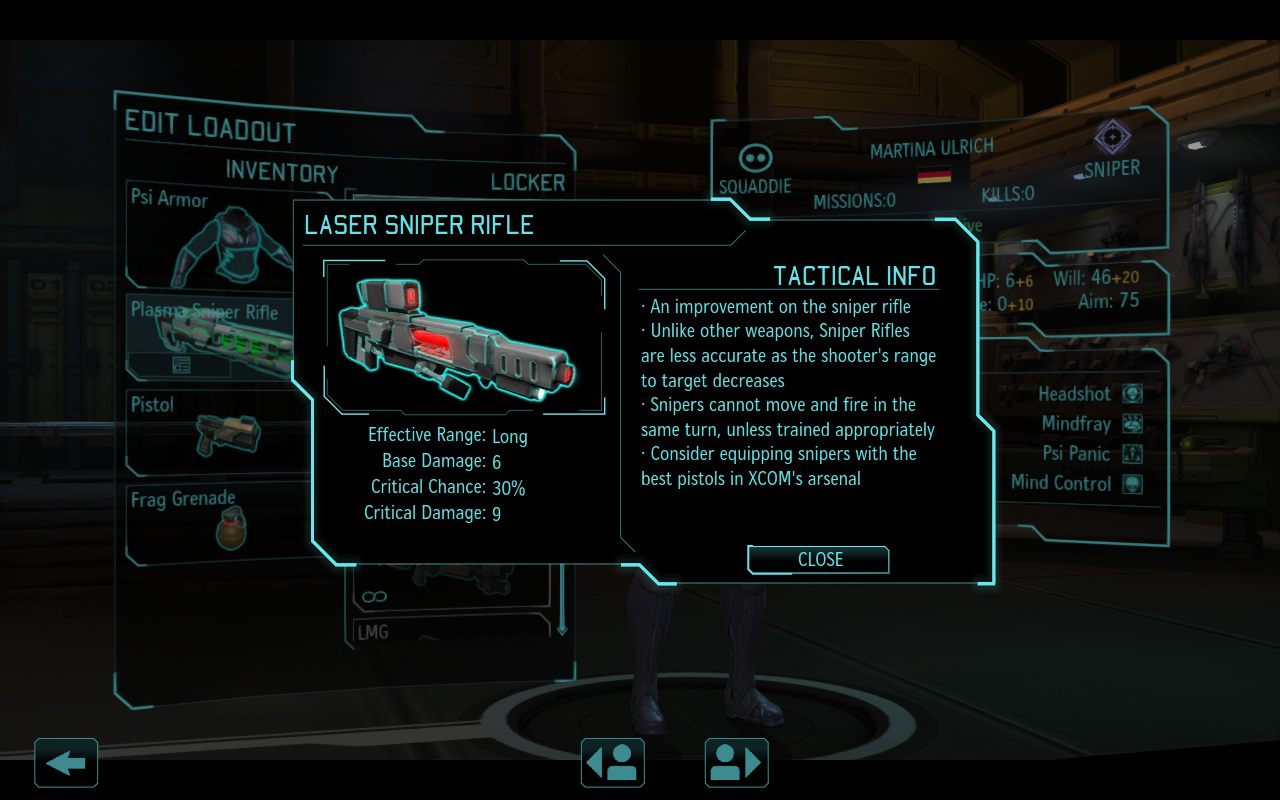Switch to the next soldier
This screenshot has width=1280, height=800.
click(x=737, y=763)
